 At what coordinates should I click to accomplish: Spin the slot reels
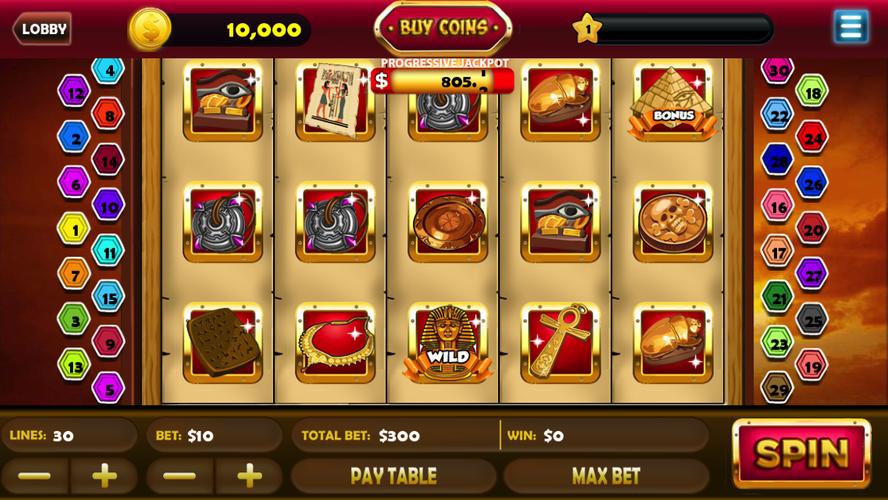(x=801, y=453)
